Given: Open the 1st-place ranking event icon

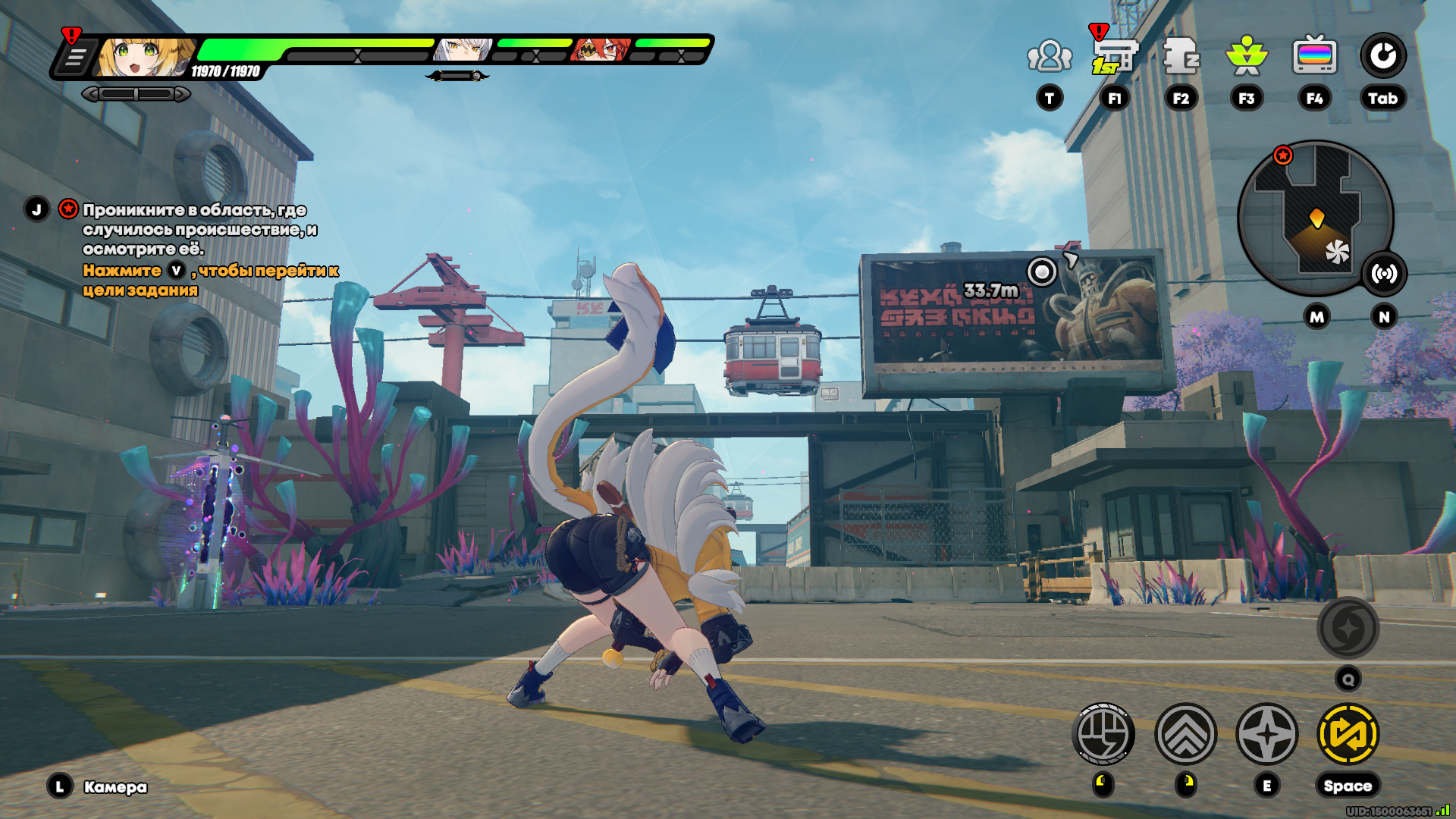Looking at the screenshot, I should coord(1114,56).
